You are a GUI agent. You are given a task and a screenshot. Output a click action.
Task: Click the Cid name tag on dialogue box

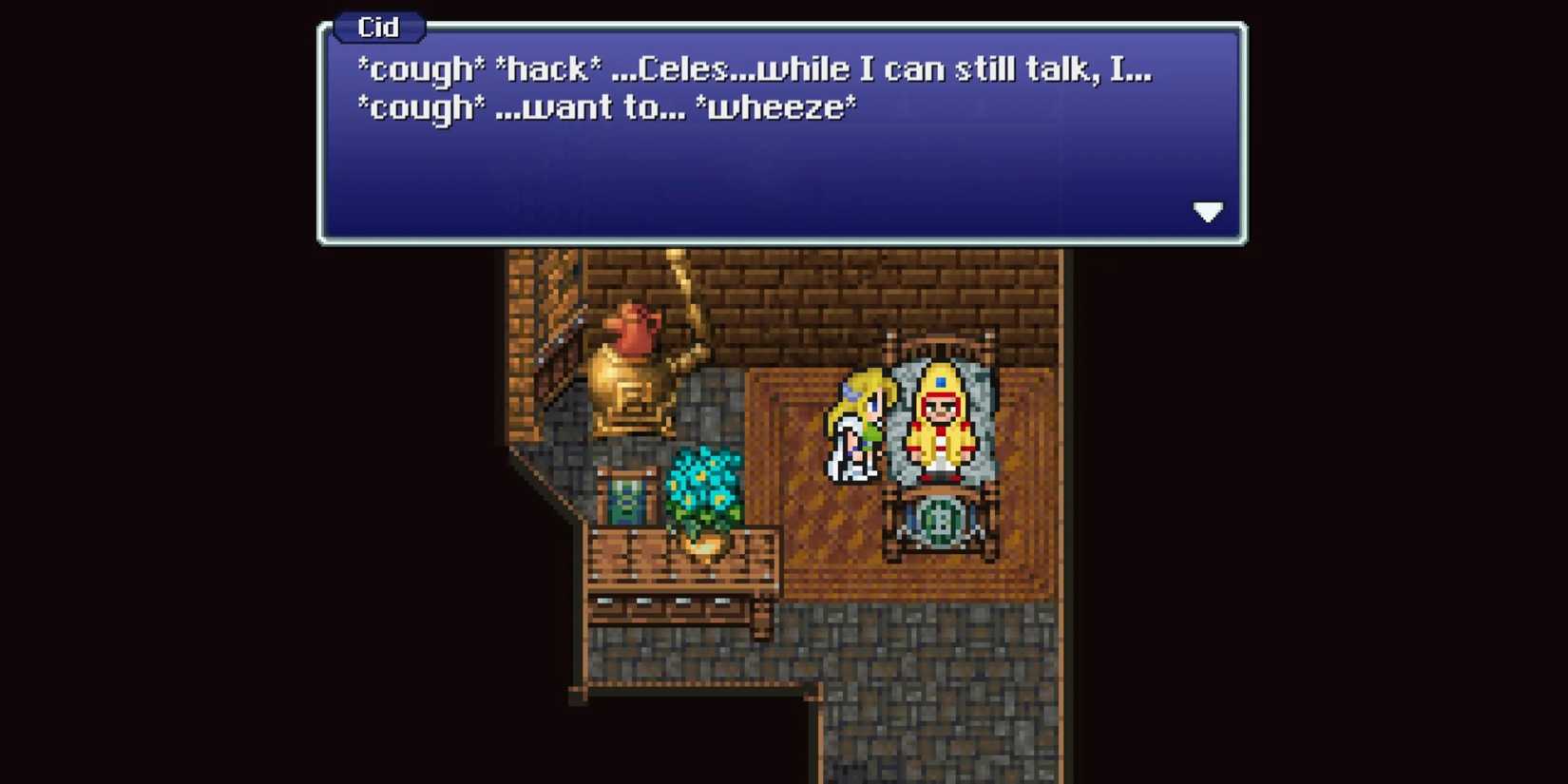point(377,28)
